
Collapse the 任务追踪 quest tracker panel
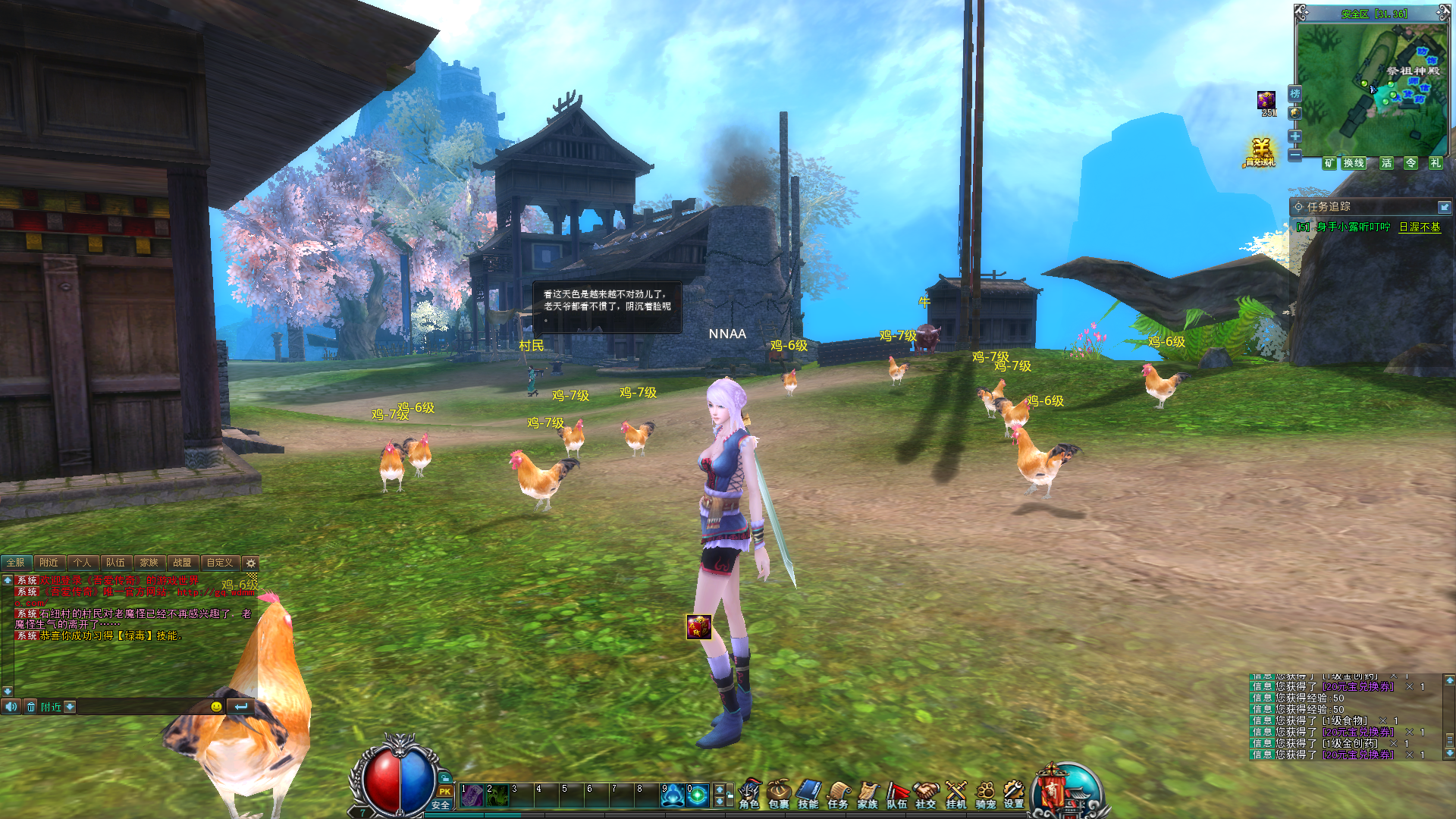click(x=1443, y=207)
